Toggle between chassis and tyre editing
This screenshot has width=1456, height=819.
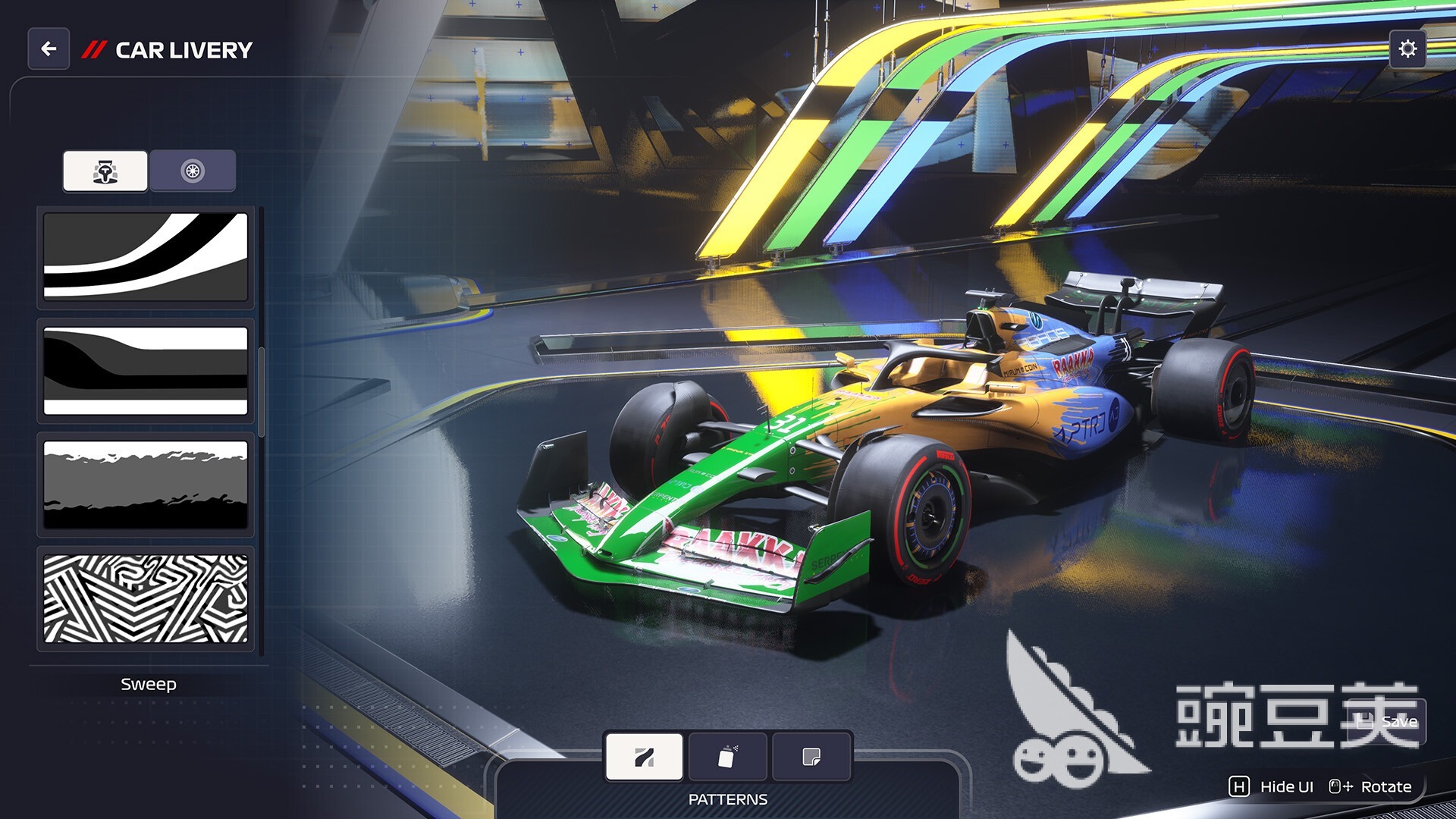192,171
